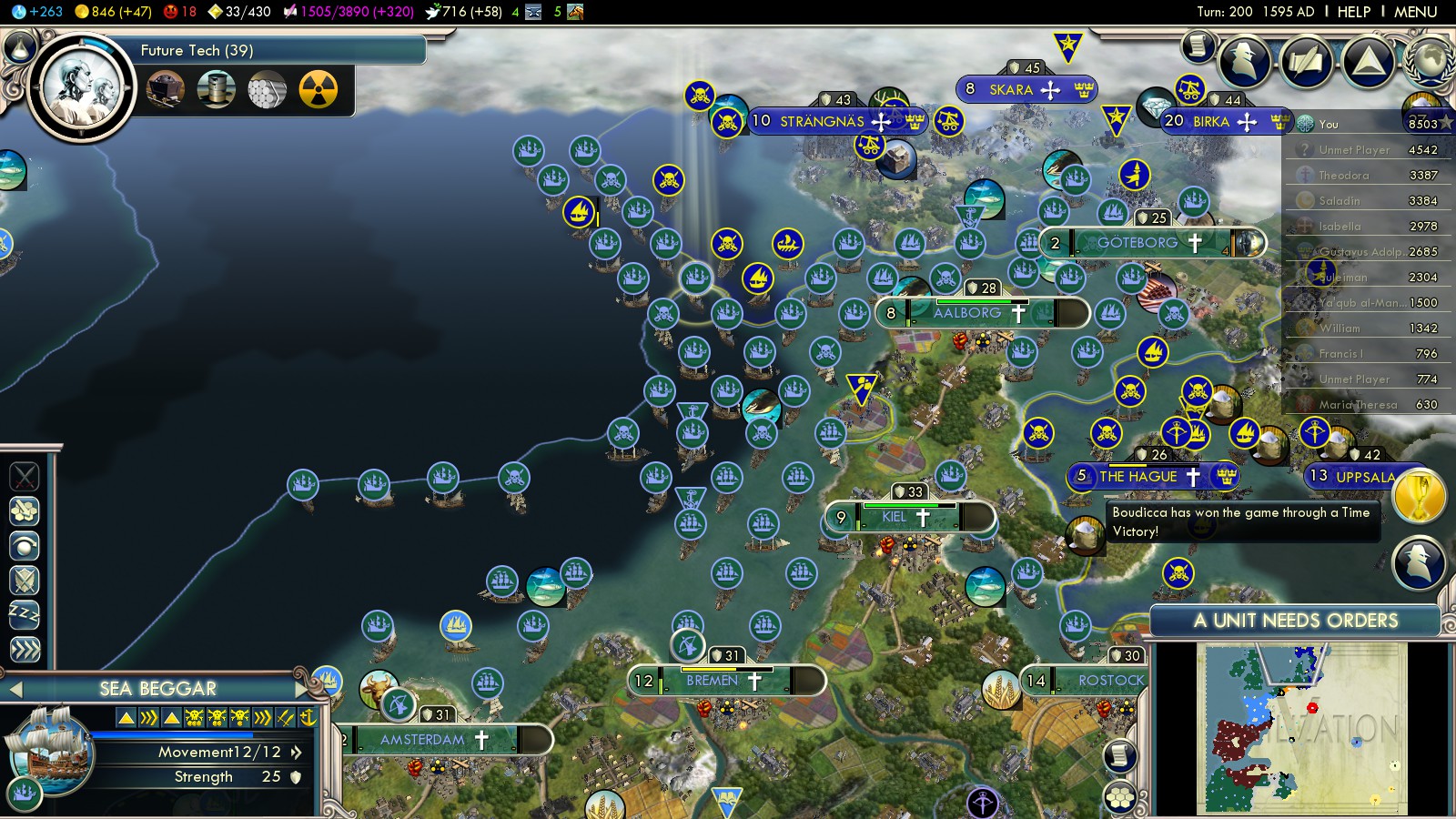Screen dimensions: 1456x819
Task: Select previous unit arrow beside Sea Beggar
Action: coord(15,689)
